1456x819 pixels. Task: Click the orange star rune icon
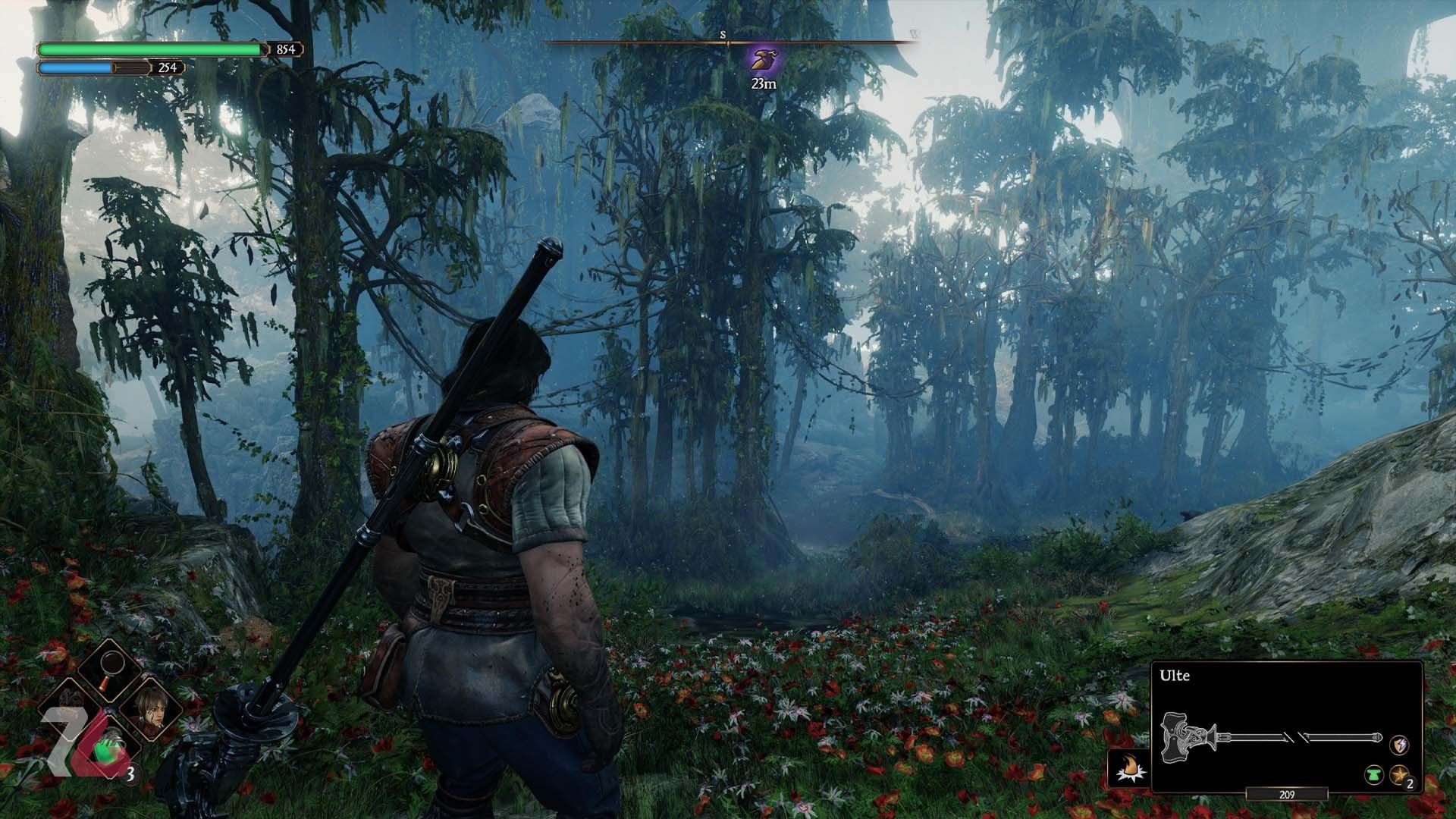[1399, 775]
